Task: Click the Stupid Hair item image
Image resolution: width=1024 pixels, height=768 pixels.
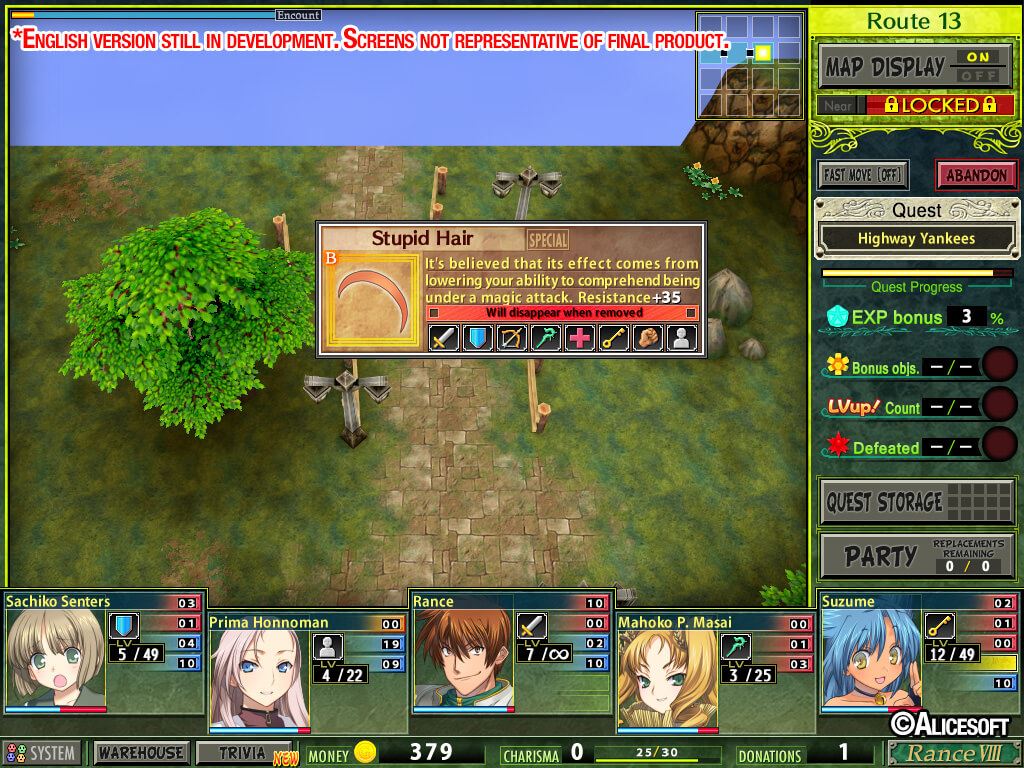Action: (369, 300)
